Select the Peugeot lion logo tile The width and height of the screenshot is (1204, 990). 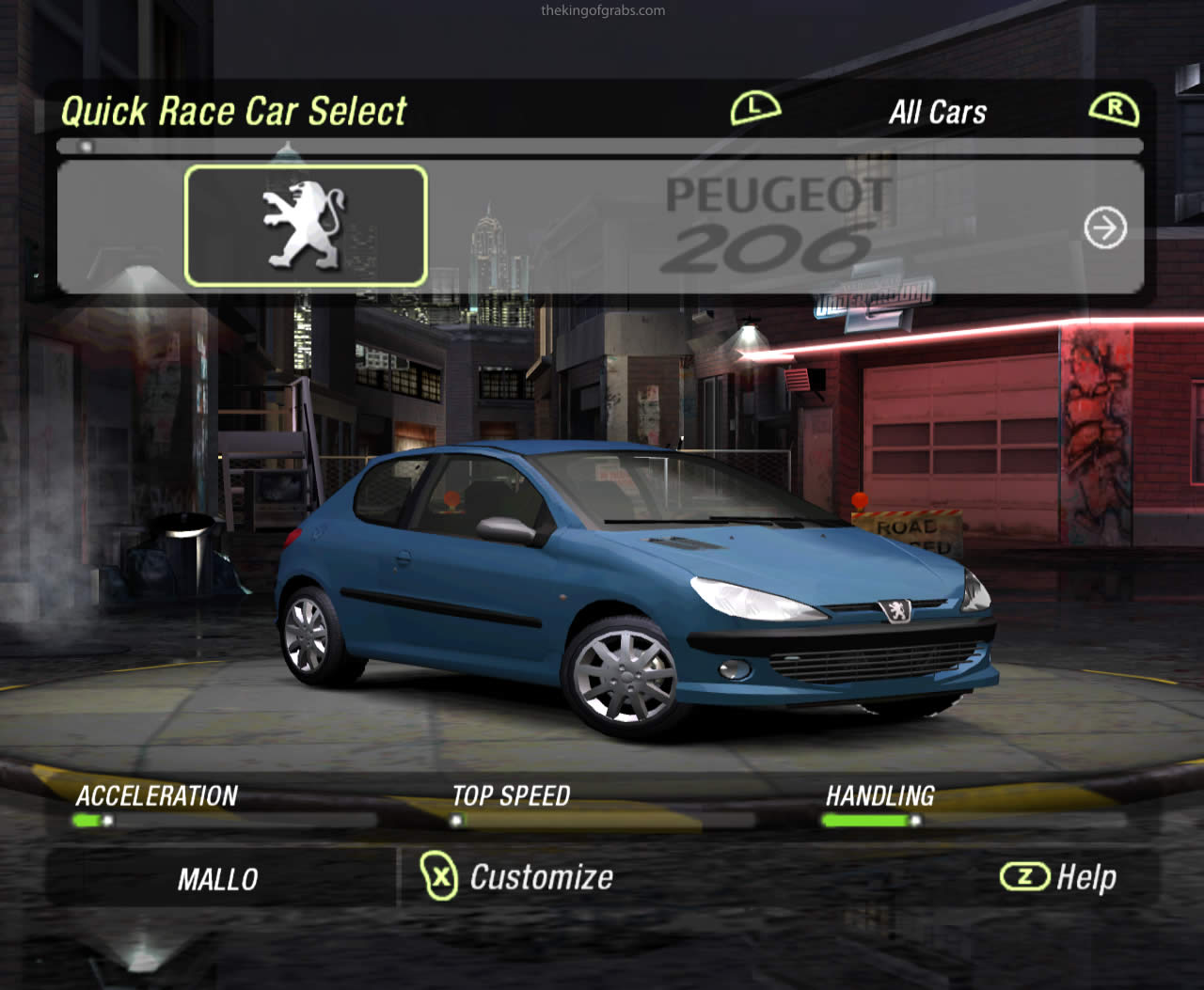pos(306,226)
